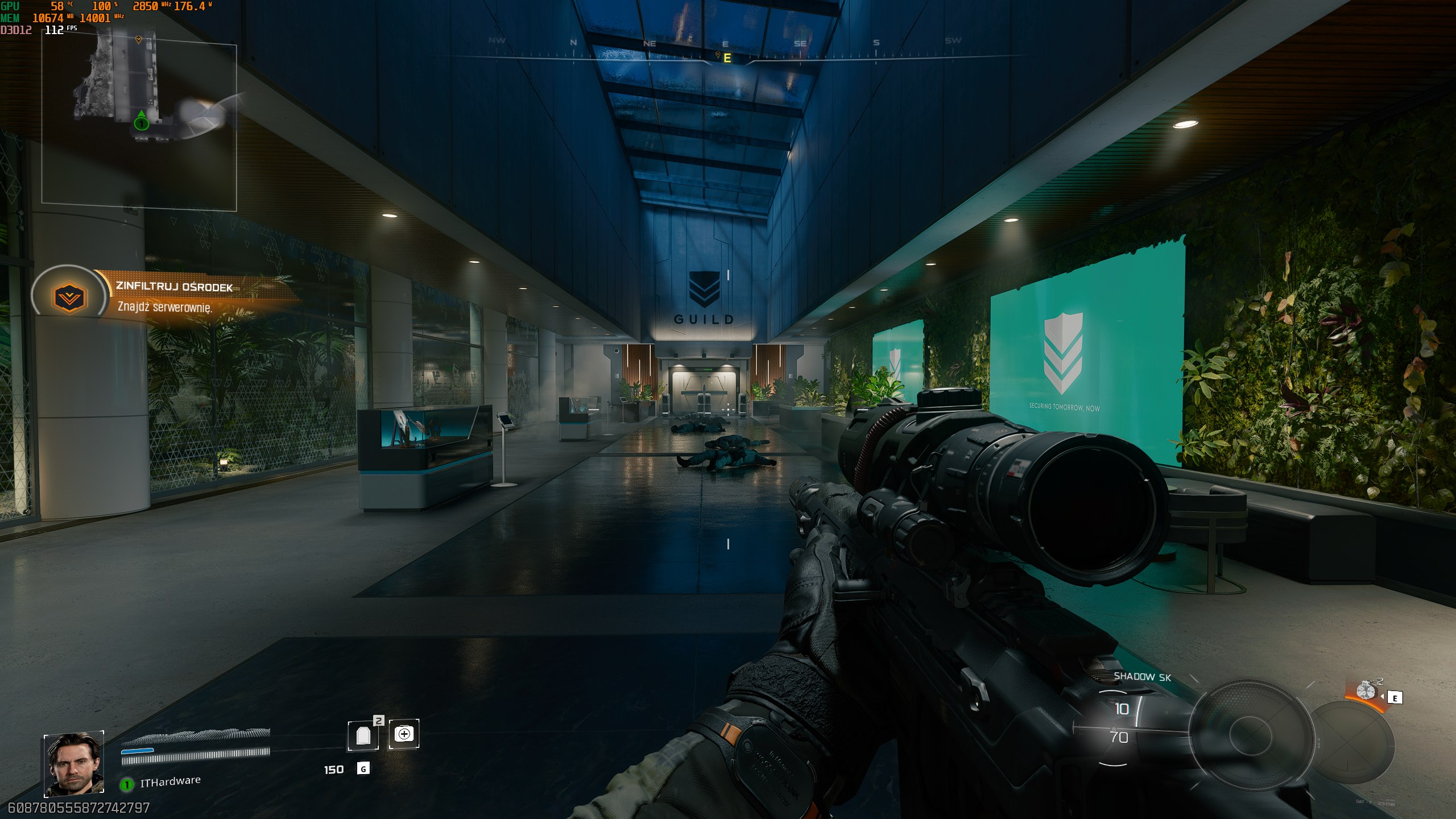This screenshot has width=1456, height=819.
Task: Use the medkit item slot
Action: coord(404,734)
